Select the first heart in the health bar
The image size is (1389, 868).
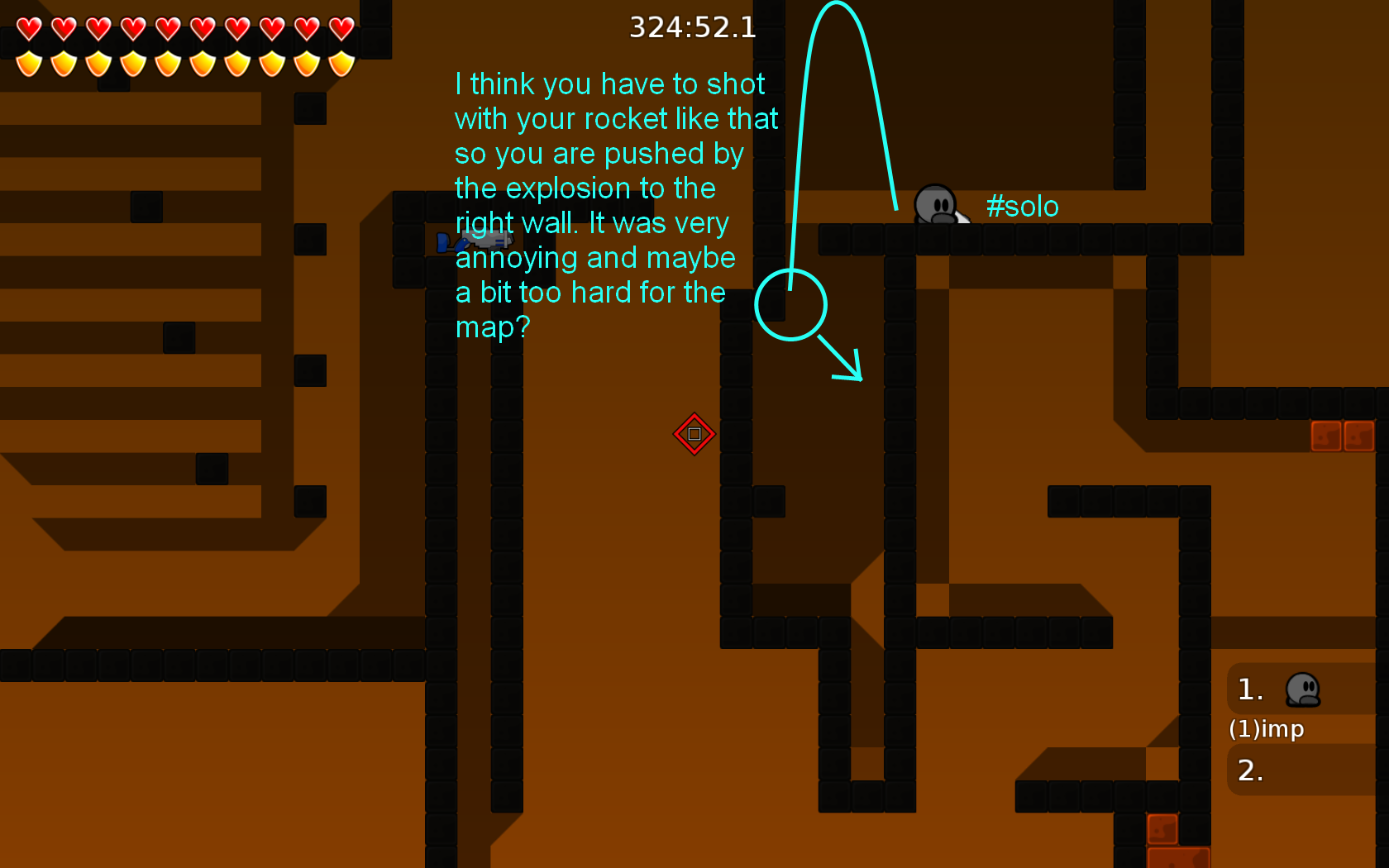click(x=27, y=29)
